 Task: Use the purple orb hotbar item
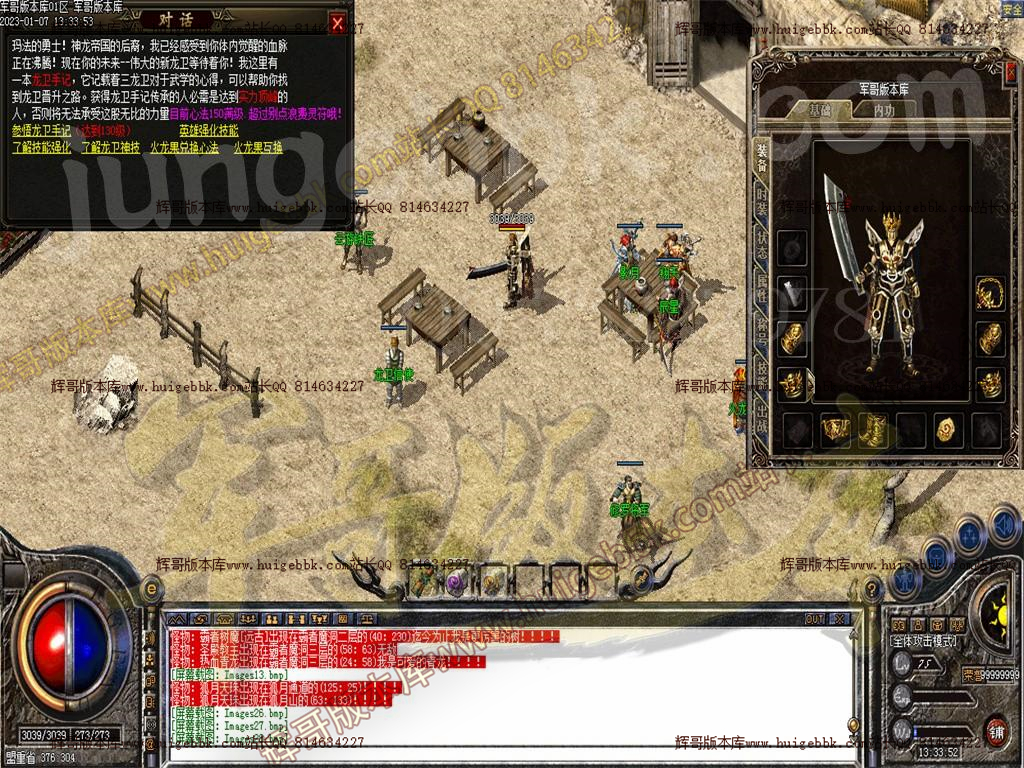pos(456,581)
